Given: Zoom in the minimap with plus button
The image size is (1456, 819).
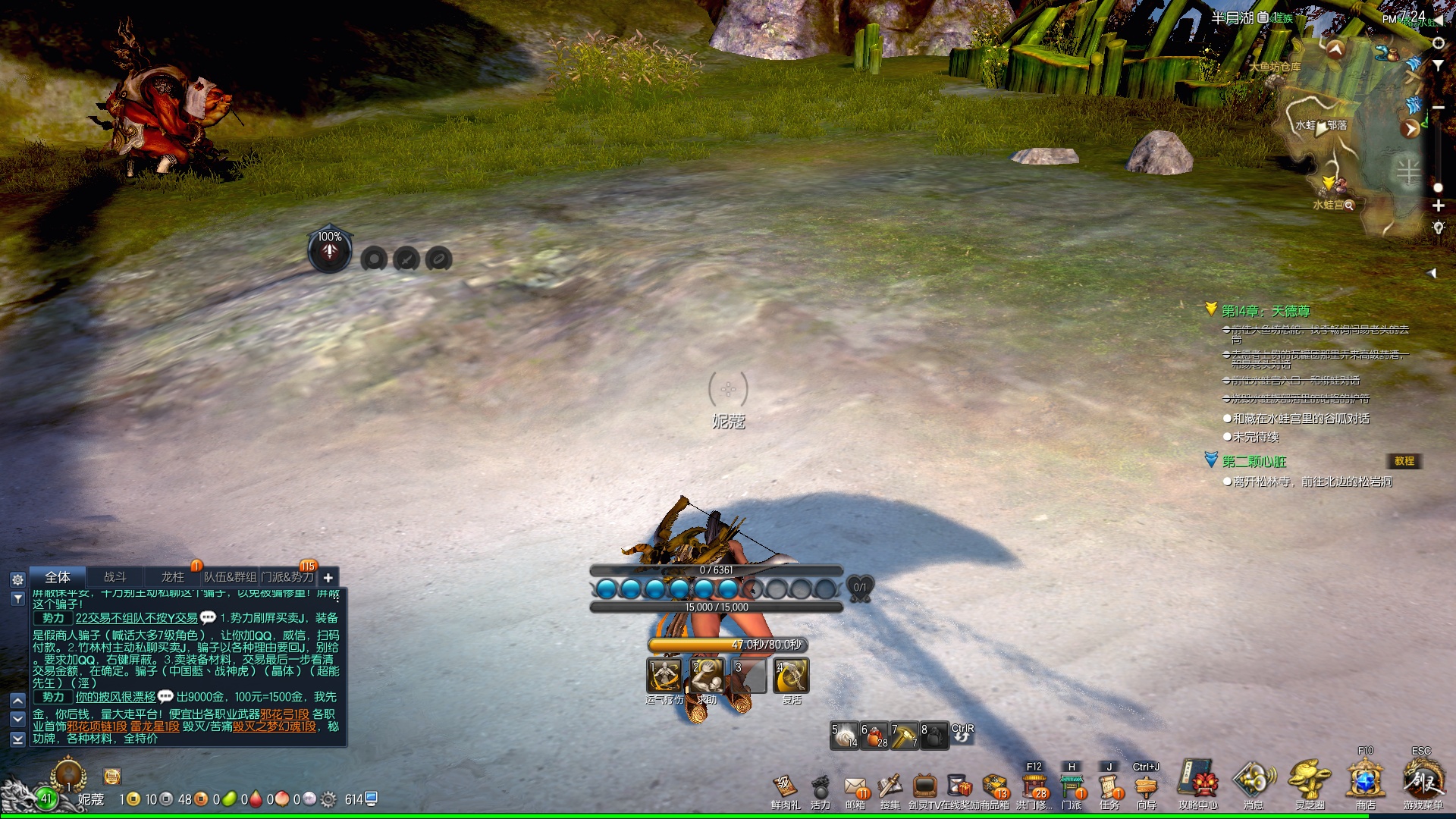Looking at the screenshot, I should coord(1438,206).
